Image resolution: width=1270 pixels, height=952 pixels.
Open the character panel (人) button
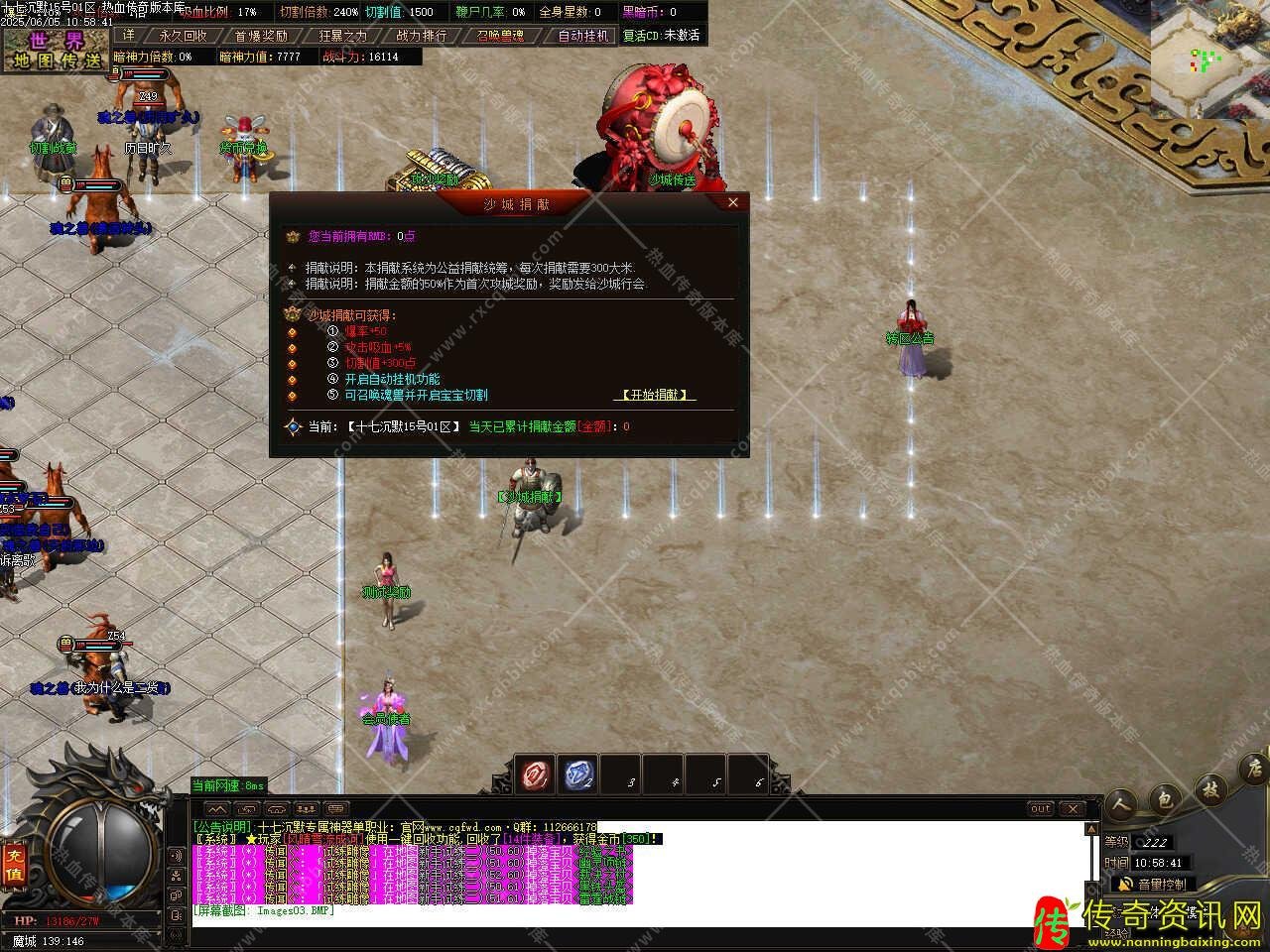(1121, 804)
